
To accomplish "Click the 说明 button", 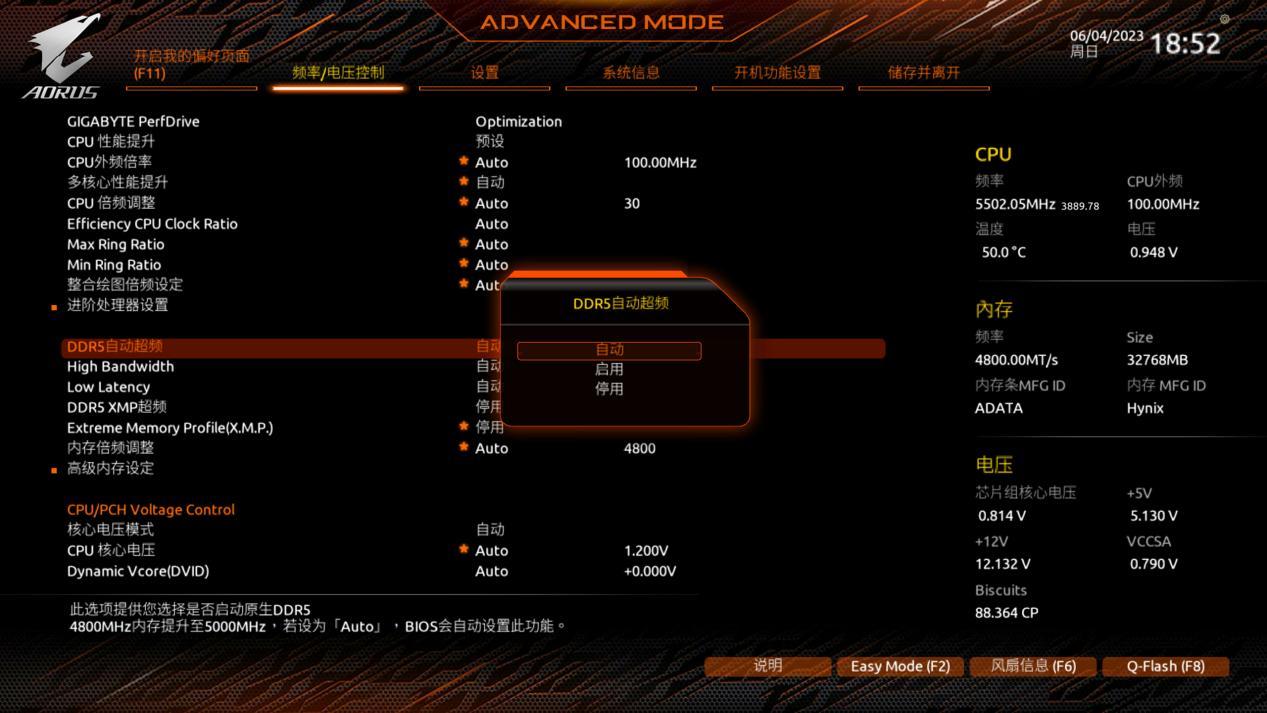I will [768, 666].
